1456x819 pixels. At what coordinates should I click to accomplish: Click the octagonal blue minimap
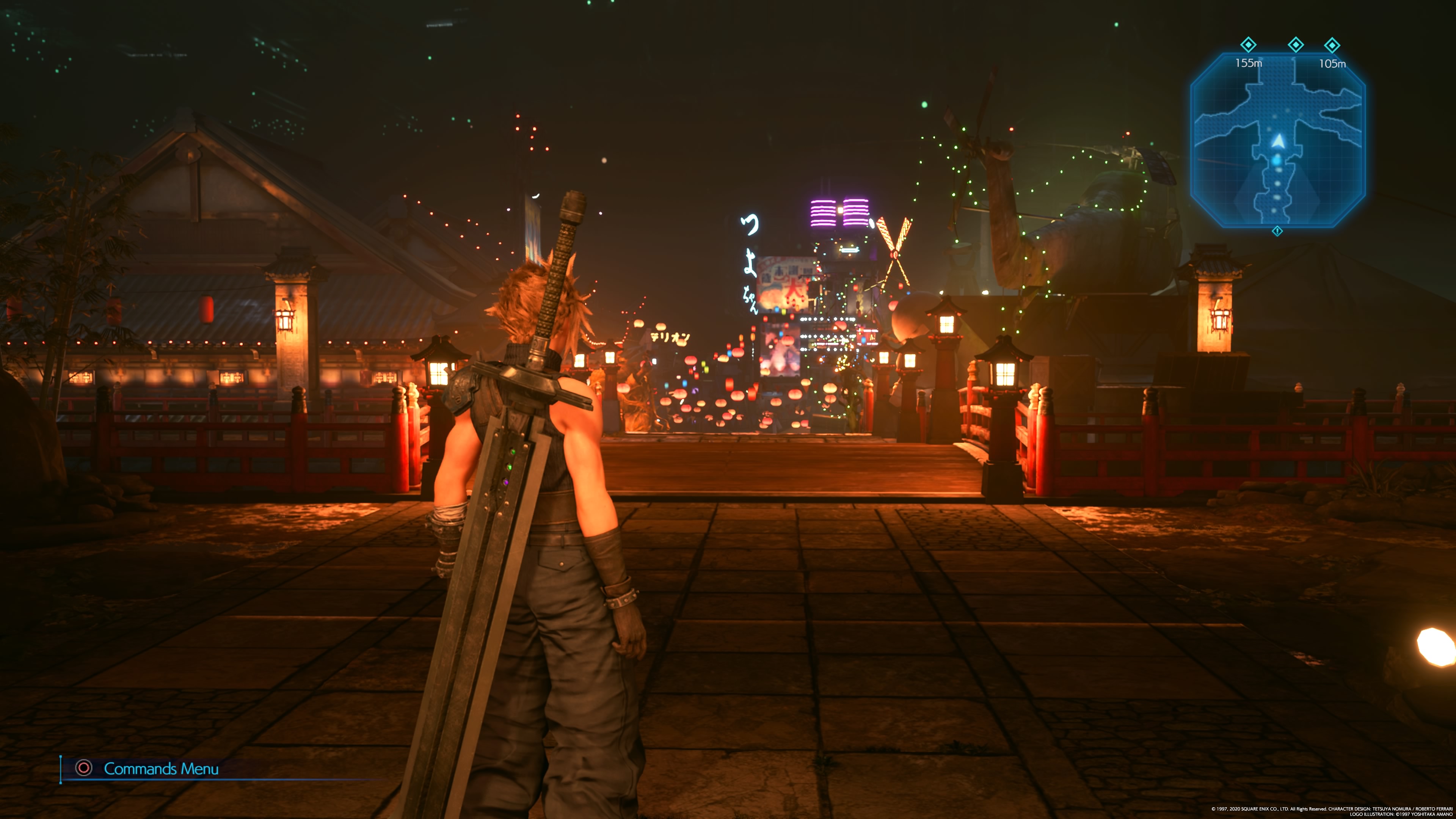pos(1277,140)
